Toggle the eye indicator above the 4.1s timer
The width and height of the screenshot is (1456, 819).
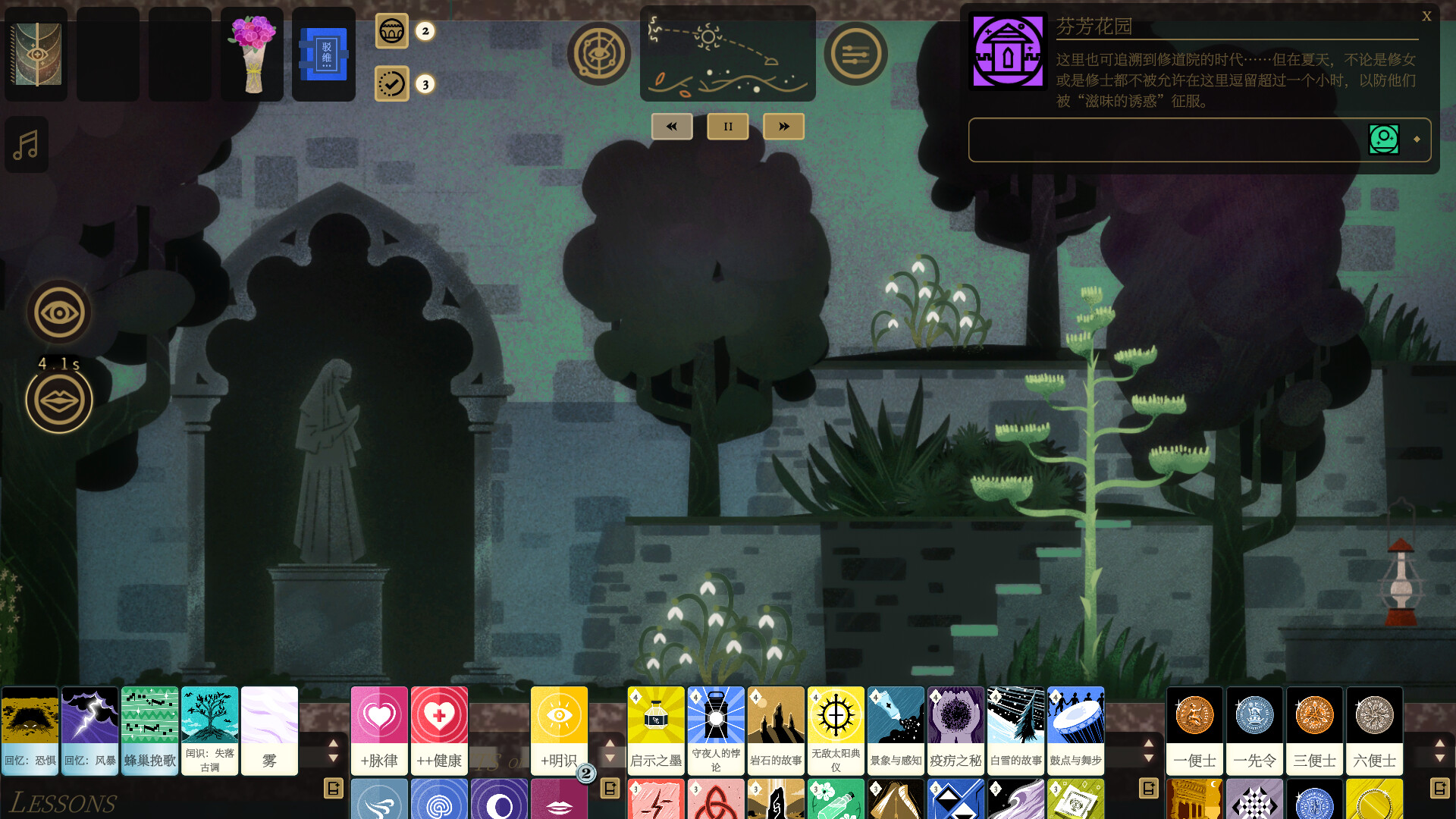[58, 311]
